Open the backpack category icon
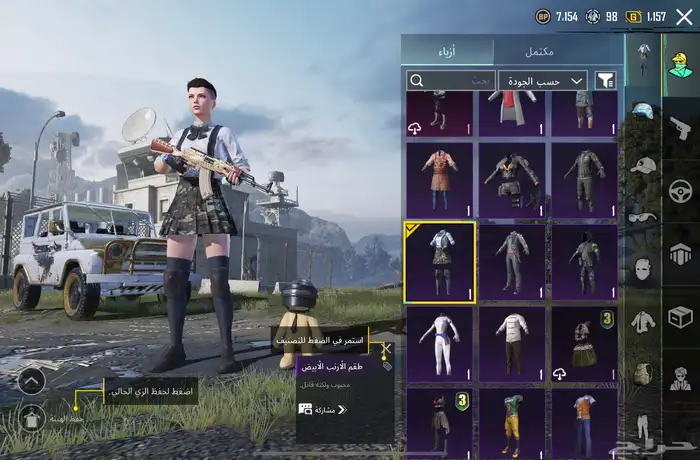The height and width of the screenshot is (460, 700). (x=643, y=372)
